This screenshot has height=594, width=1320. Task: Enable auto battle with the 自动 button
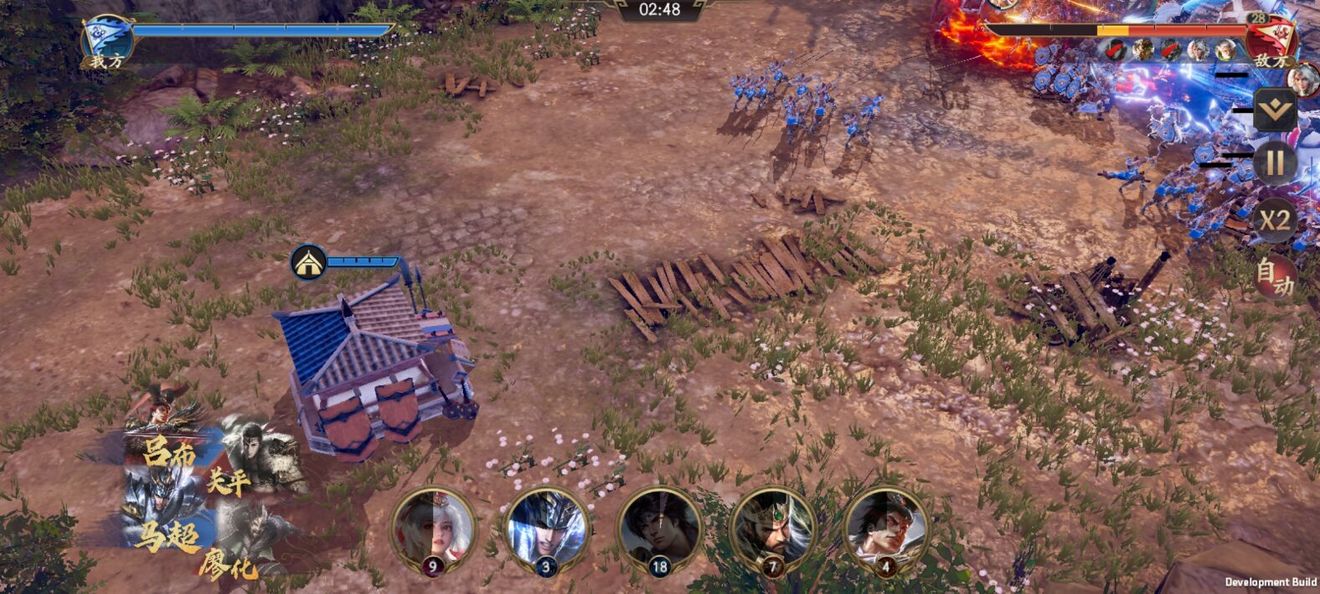click(x=1275, y=276)
